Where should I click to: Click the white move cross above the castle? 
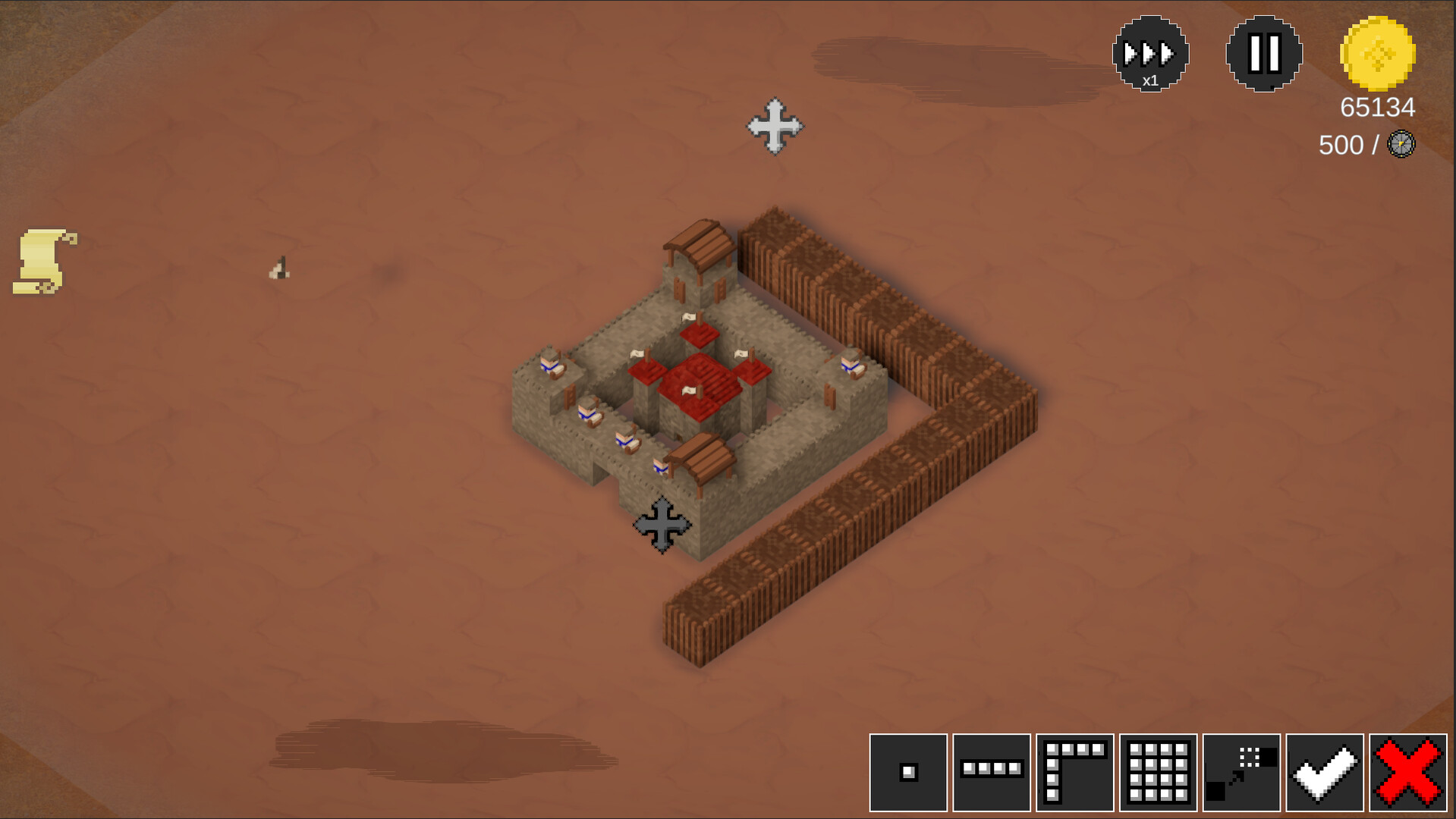pyautogui.click(x=776, y=127)
